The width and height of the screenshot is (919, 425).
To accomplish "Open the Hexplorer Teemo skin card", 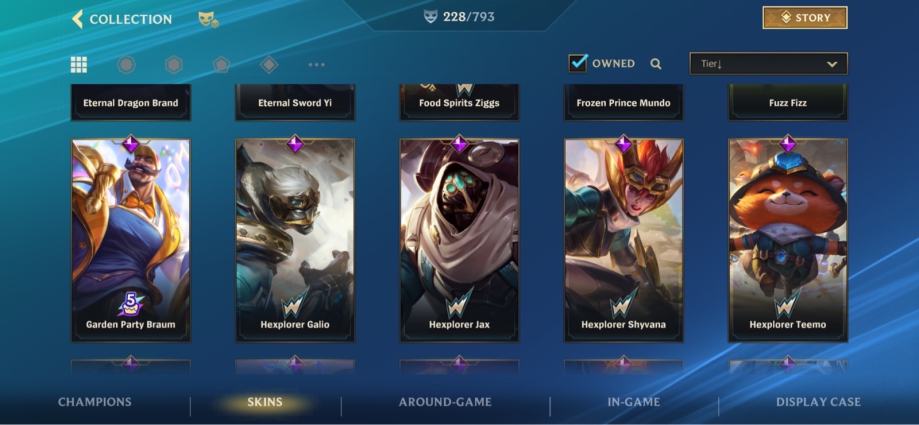I will pyautogui.click(x=788, y=240).
